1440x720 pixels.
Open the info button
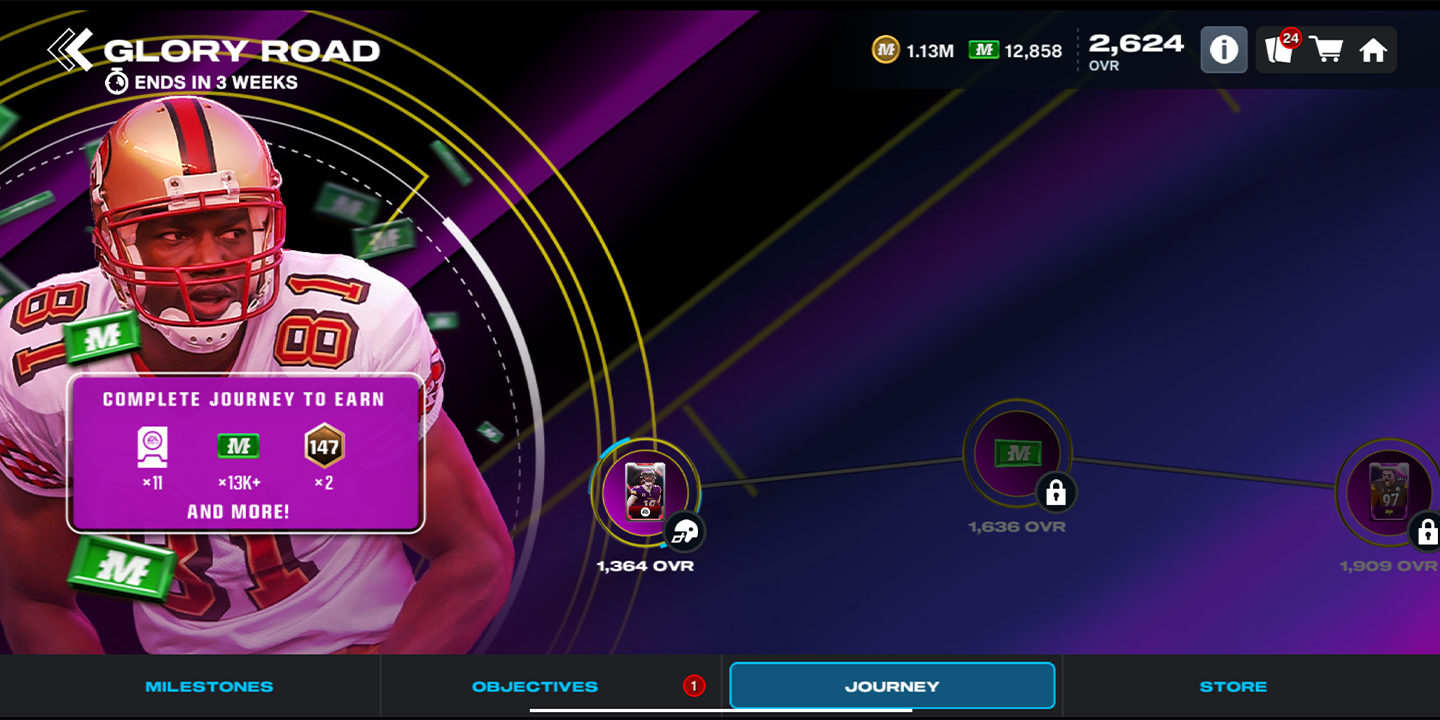click(x=1224, y=50)
